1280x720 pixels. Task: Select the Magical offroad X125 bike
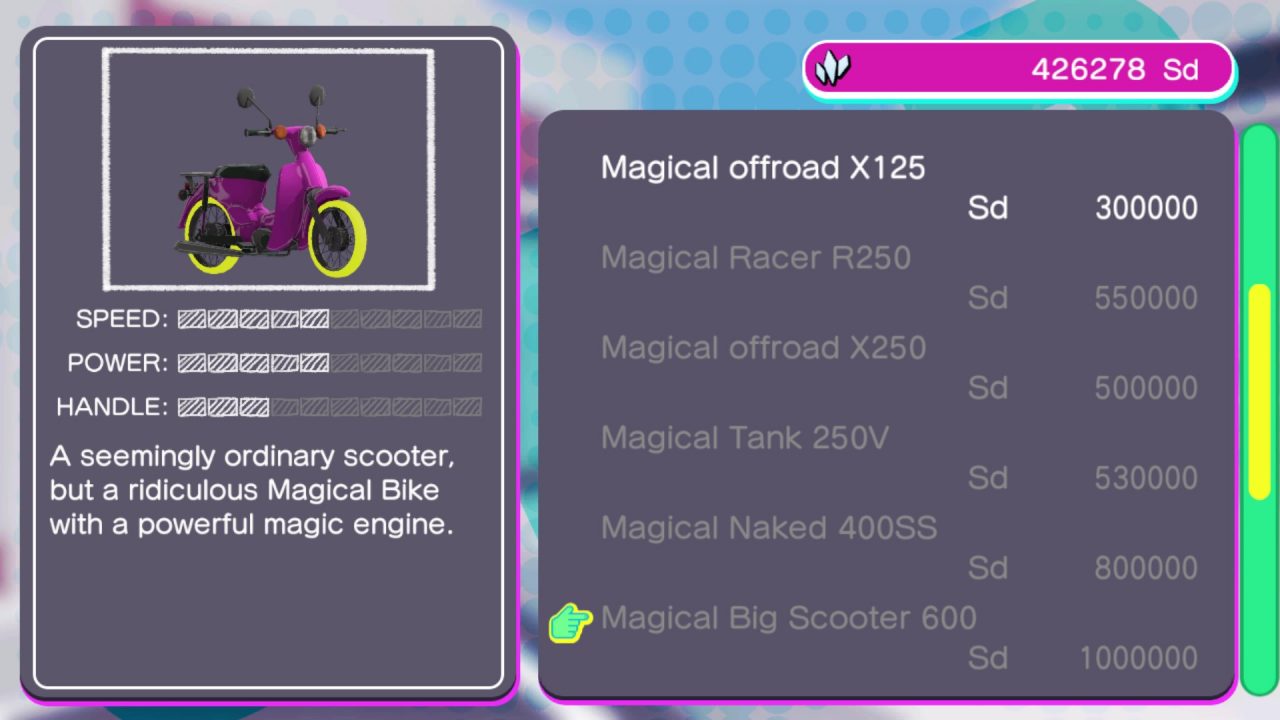click(x=763, y=168)
